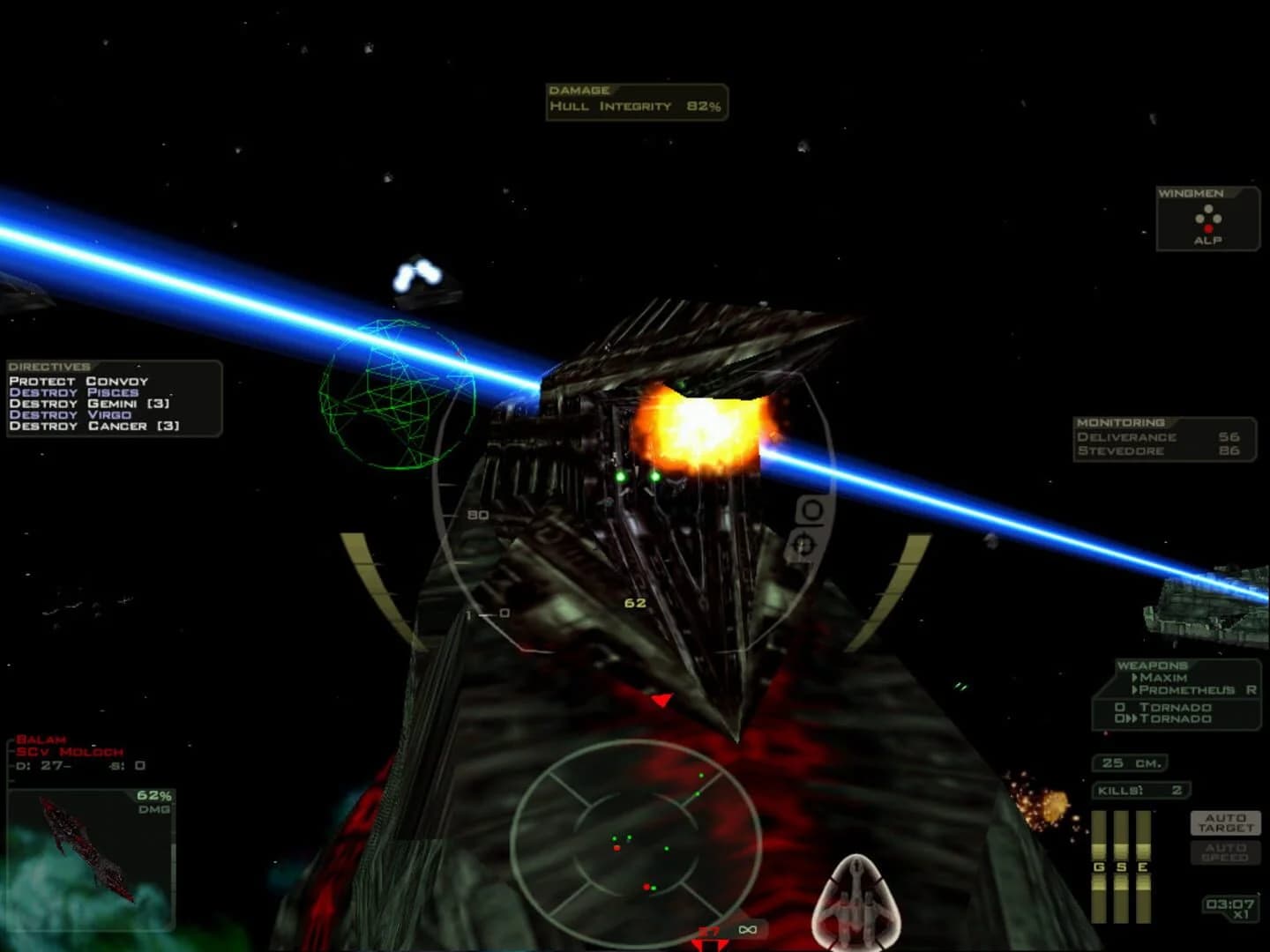Expand the Directives panel header
This screenshot has width=1270, height=952.
49,364
